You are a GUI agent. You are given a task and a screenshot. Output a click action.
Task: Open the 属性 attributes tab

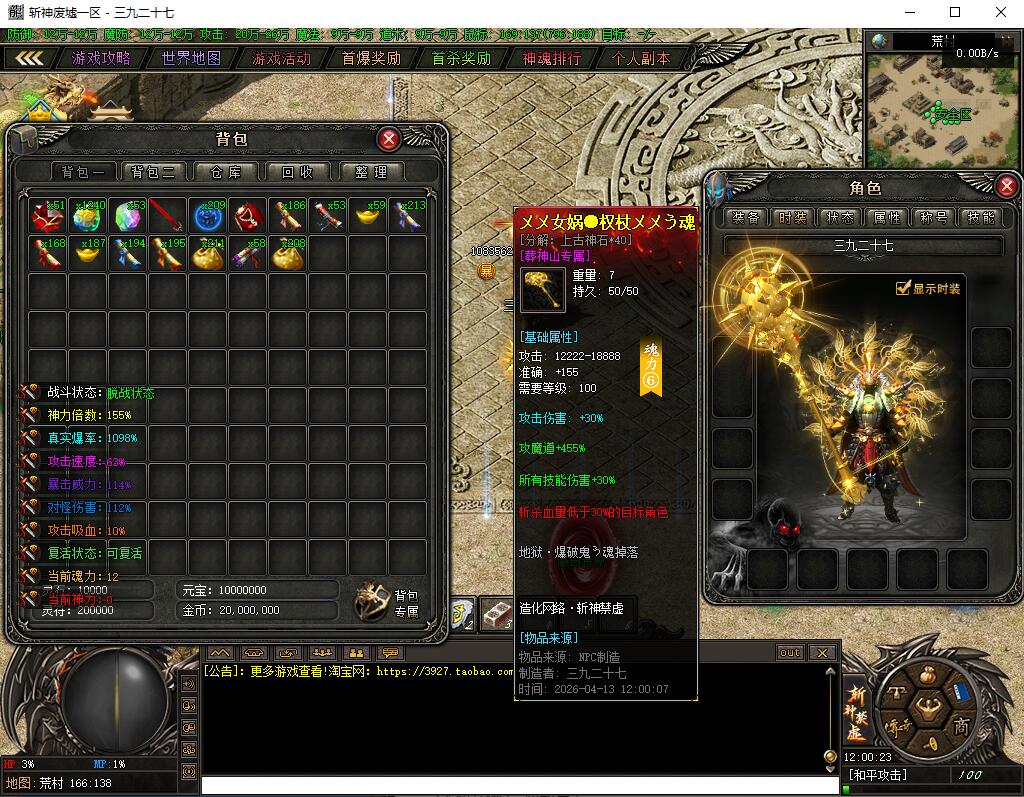tap(887, 217)
